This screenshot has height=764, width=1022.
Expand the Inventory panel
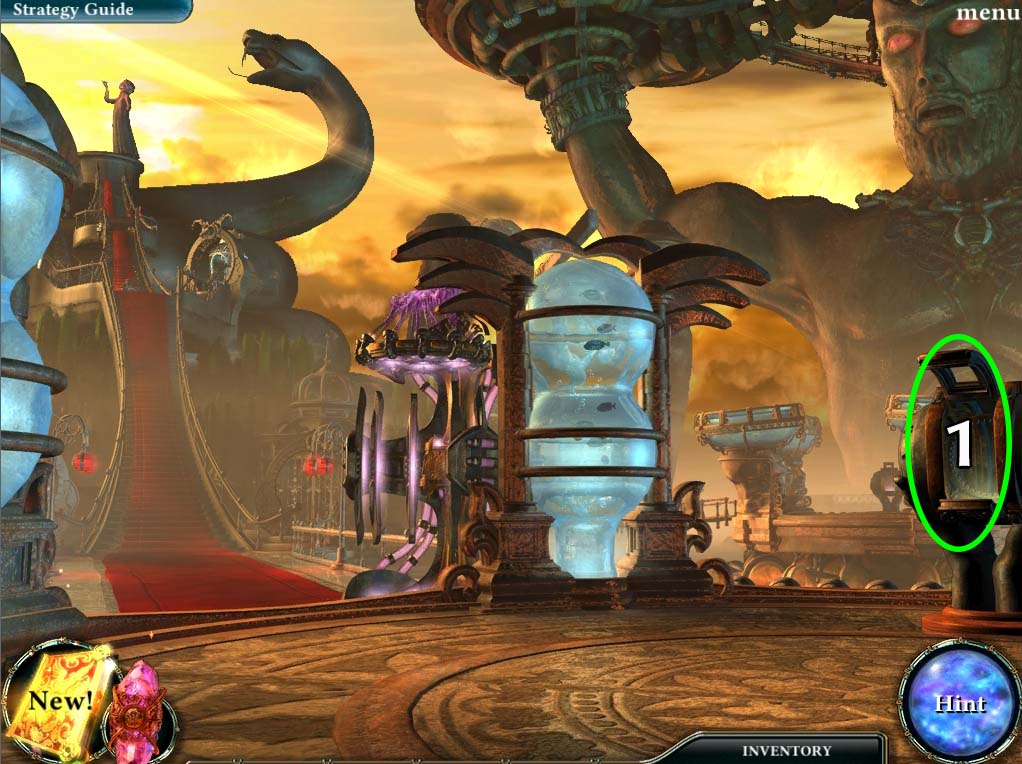coord(786,750)
